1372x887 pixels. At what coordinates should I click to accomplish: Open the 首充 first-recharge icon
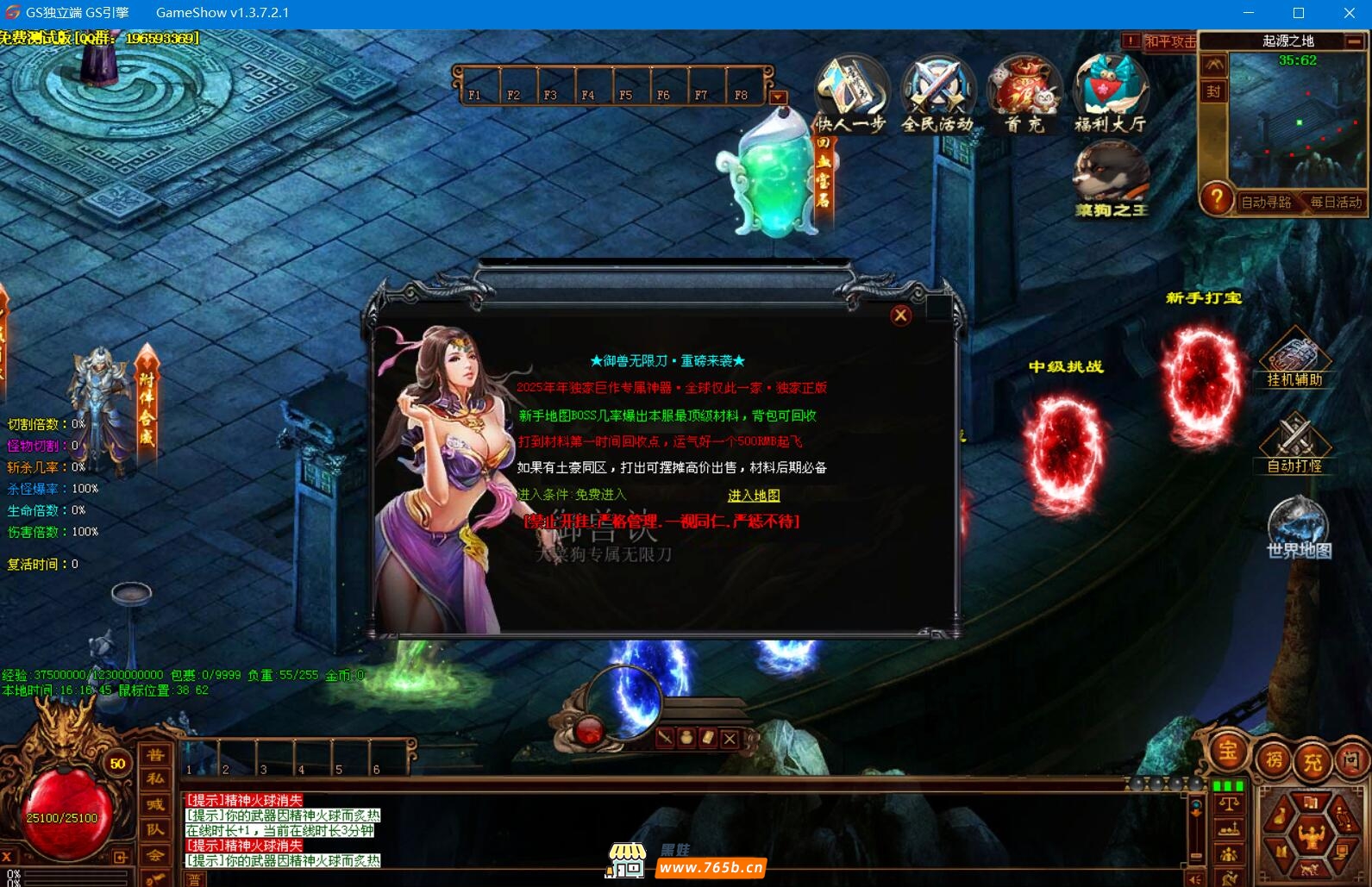[x=1024, y=95]
